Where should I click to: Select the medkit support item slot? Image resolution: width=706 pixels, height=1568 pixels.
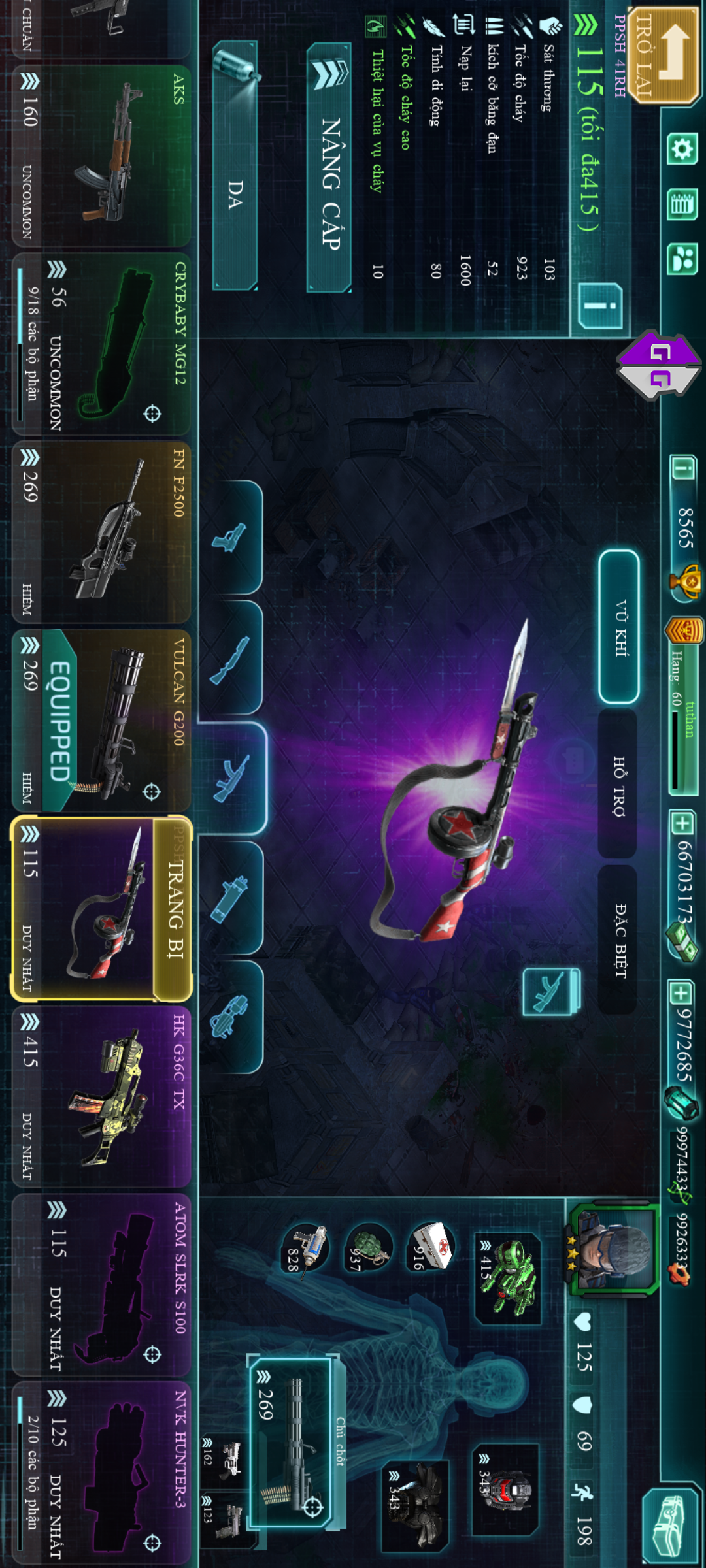[x=431, y=1246]
